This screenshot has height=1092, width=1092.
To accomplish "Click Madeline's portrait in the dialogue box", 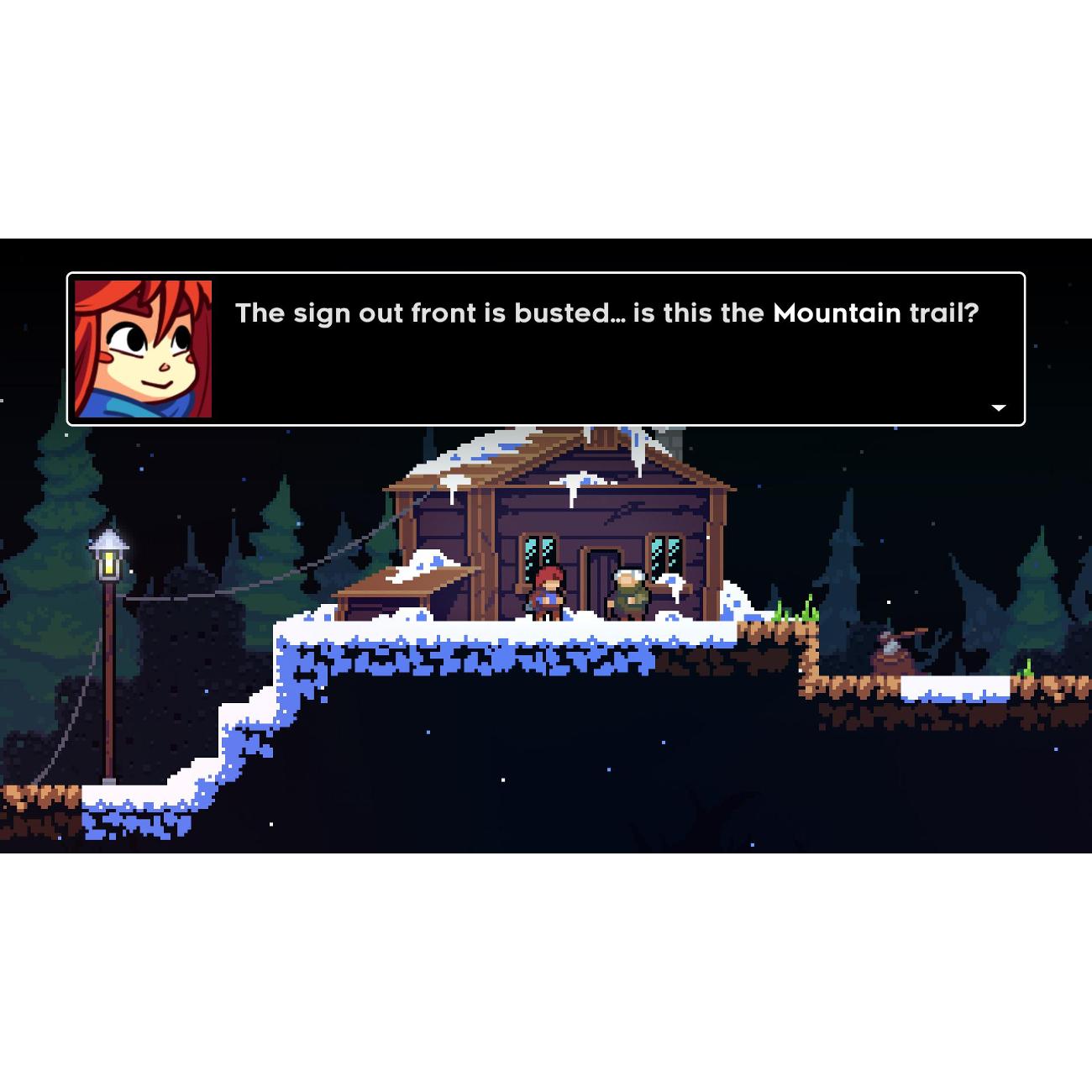I will [x=143, y=347].
